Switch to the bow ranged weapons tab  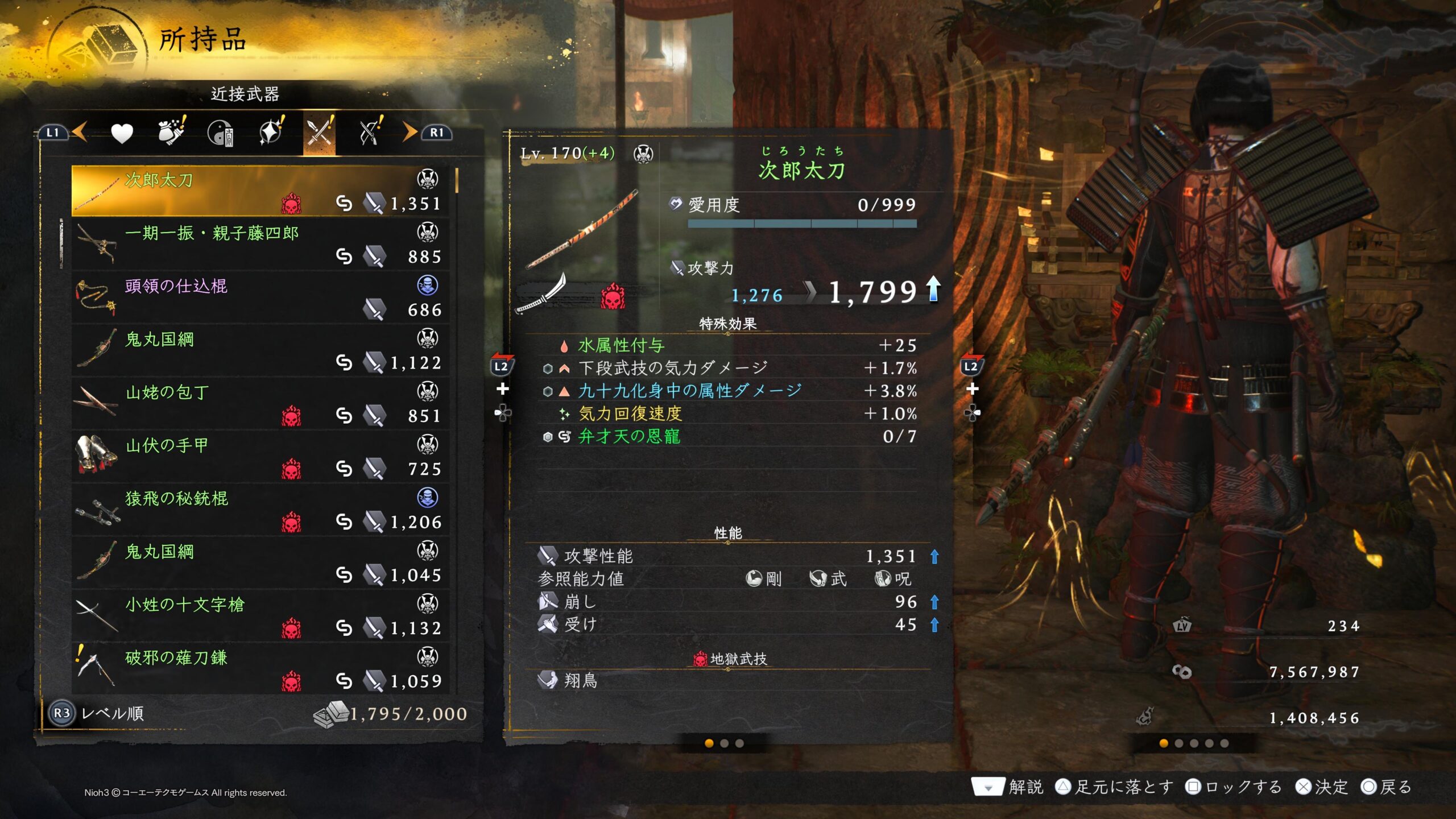tap(370, 132)
